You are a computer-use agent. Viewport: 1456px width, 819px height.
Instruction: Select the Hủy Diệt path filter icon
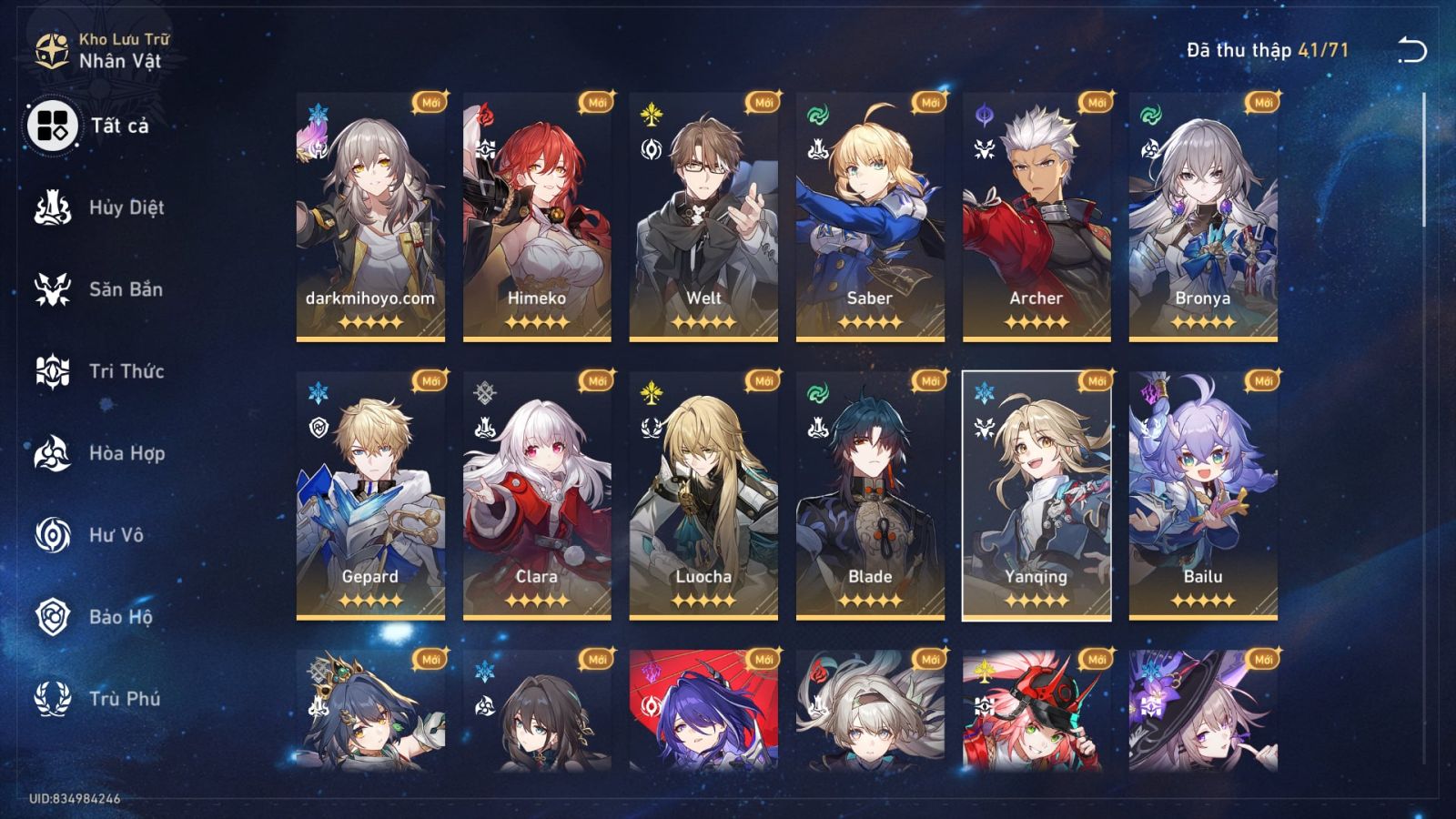coord(55,207)
